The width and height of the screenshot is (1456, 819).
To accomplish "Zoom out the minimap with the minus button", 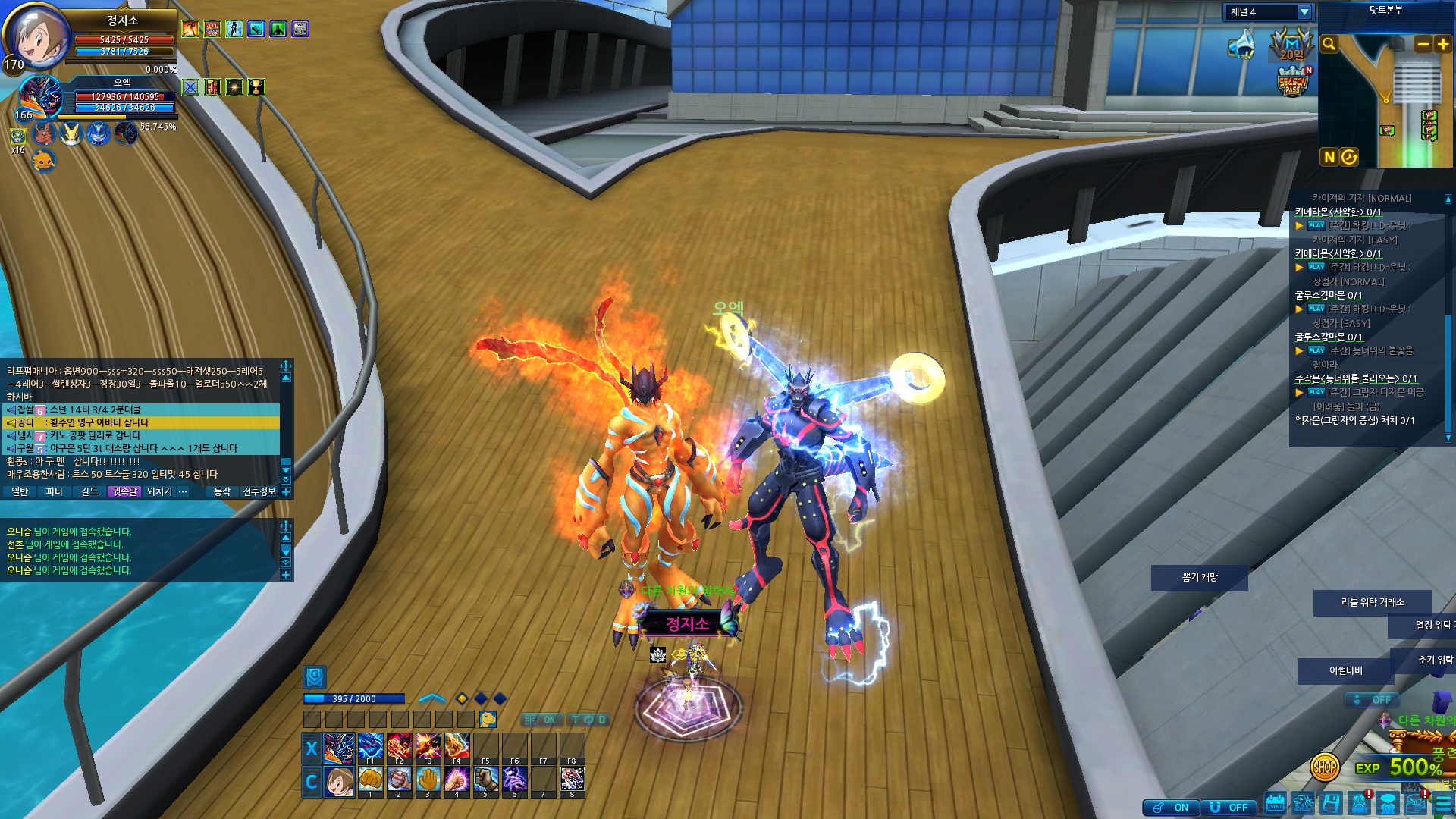I will (x=1423, y=45).
